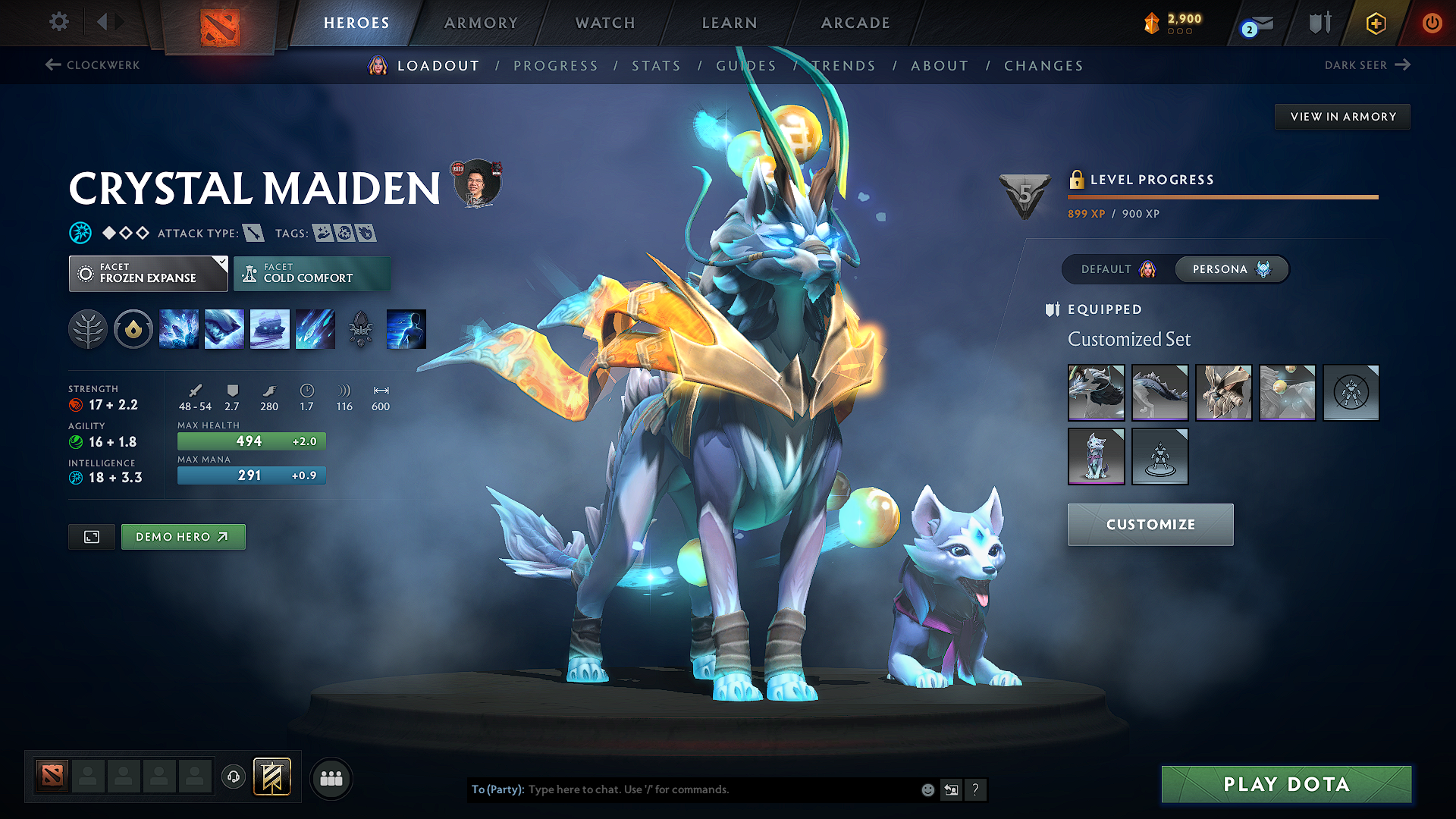
Task: Open the Armory menu
Action: [x=481, y=23]
